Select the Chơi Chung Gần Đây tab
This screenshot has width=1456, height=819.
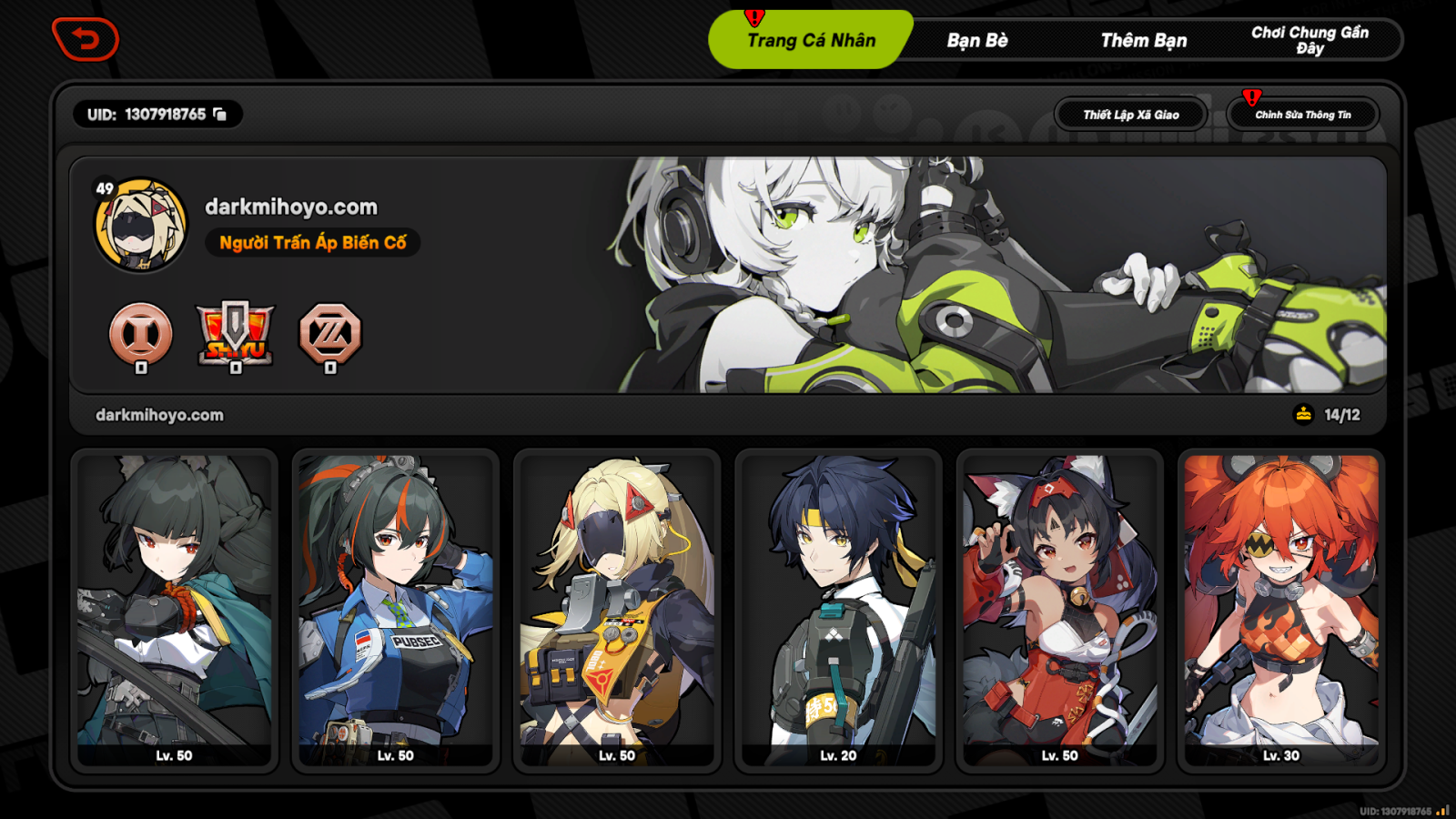pos(1310,39)
